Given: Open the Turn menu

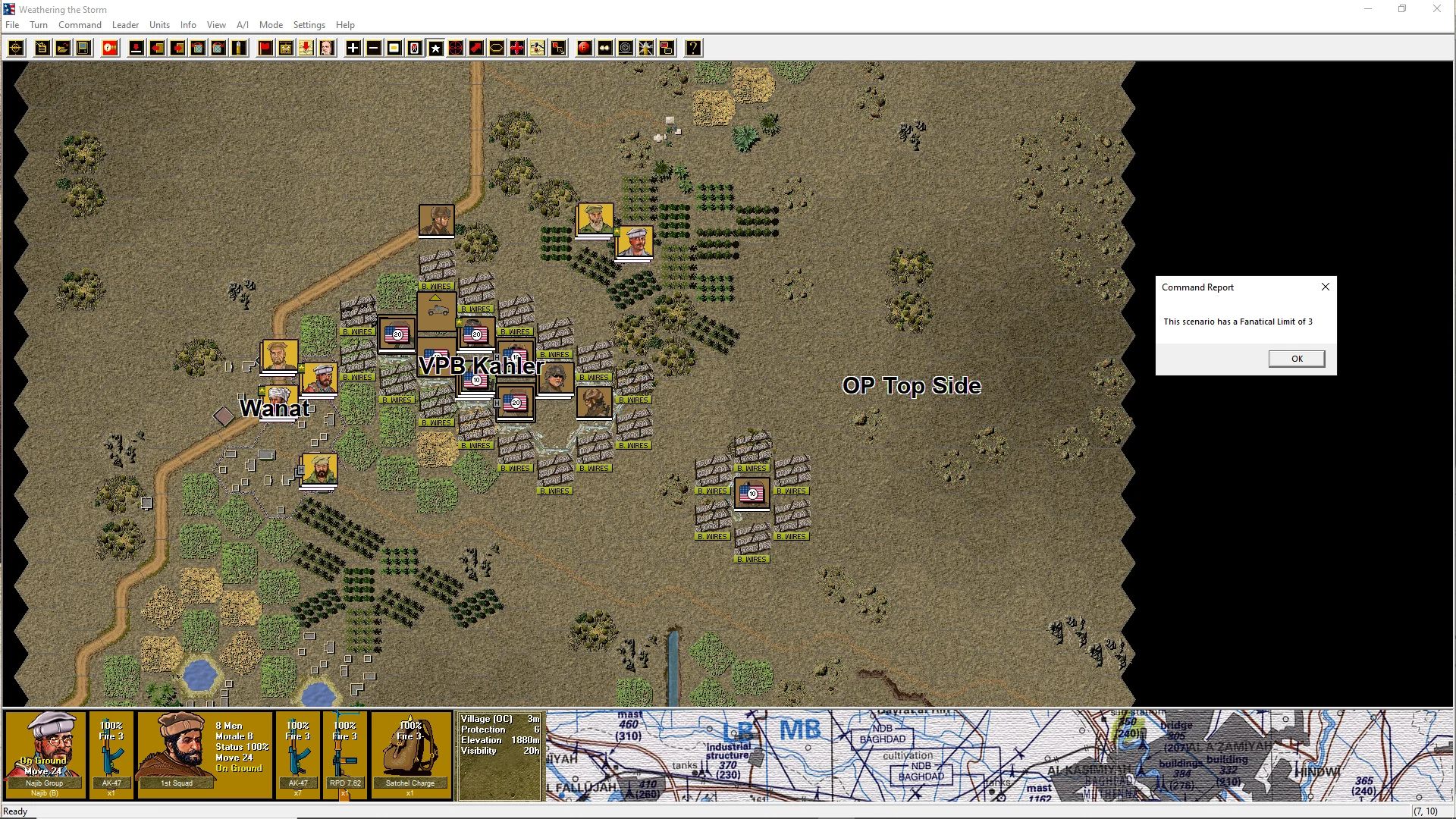Looking at the screenshot, I should [x=39, y=25].
